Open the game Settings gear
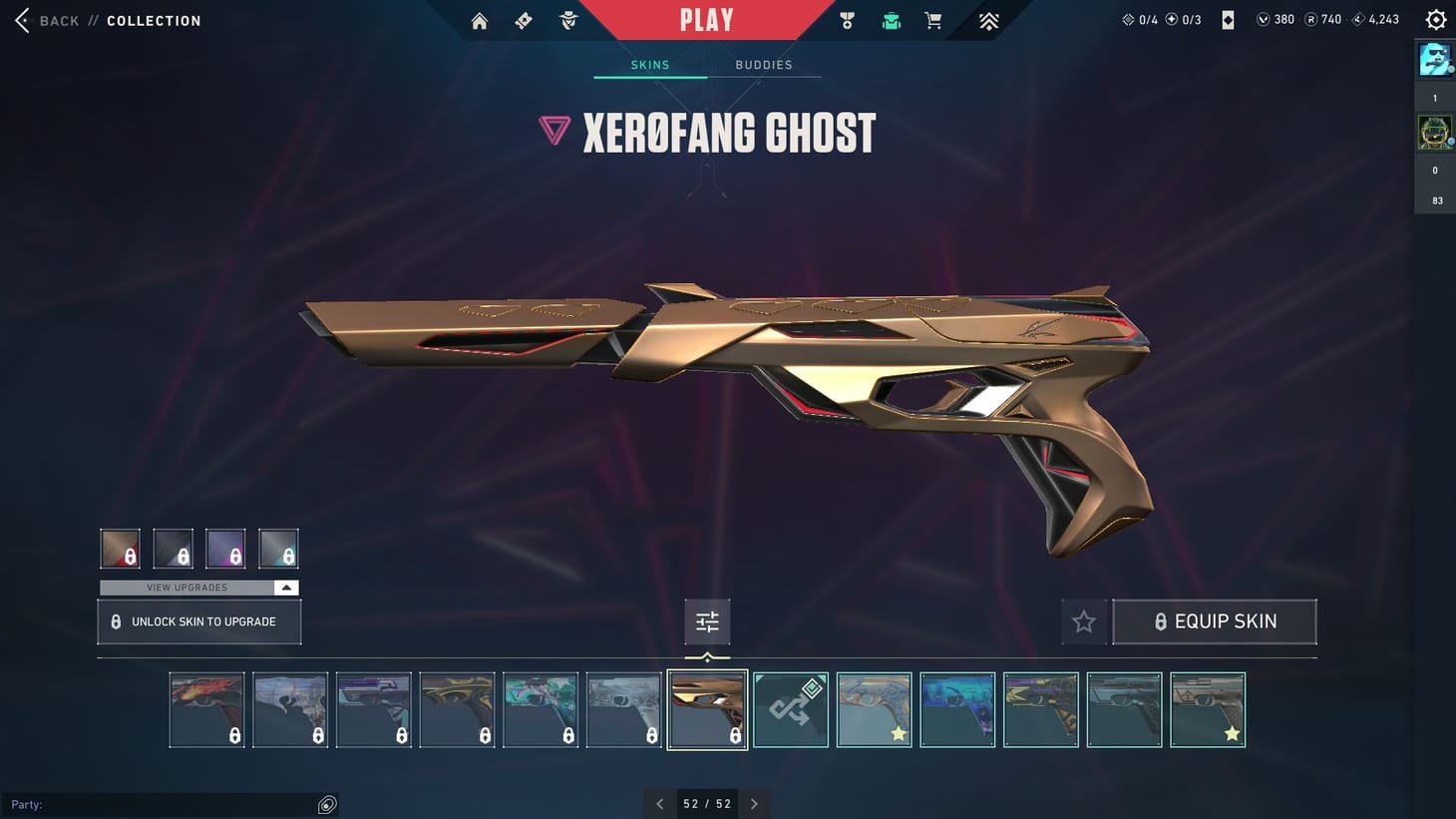Image resolution: width=1456 pixels, height=819 pixels. point(1434,18)
